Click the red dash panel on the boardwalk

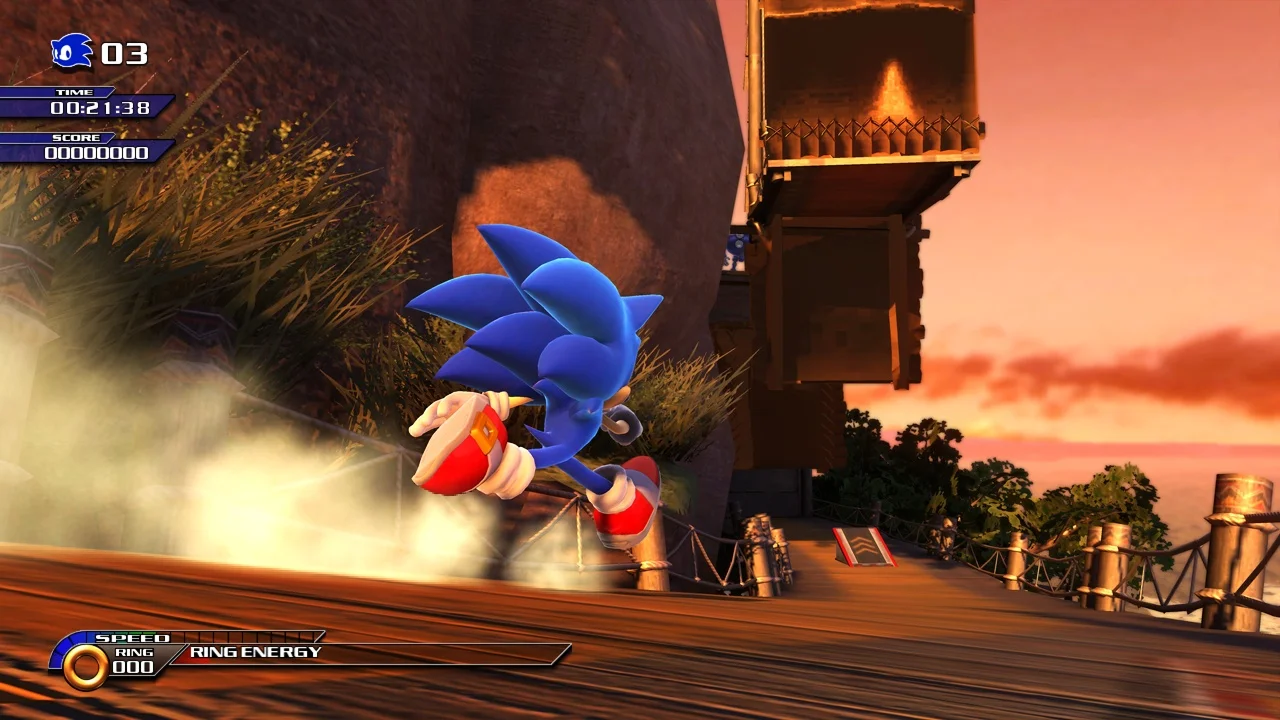click(862, 548)
